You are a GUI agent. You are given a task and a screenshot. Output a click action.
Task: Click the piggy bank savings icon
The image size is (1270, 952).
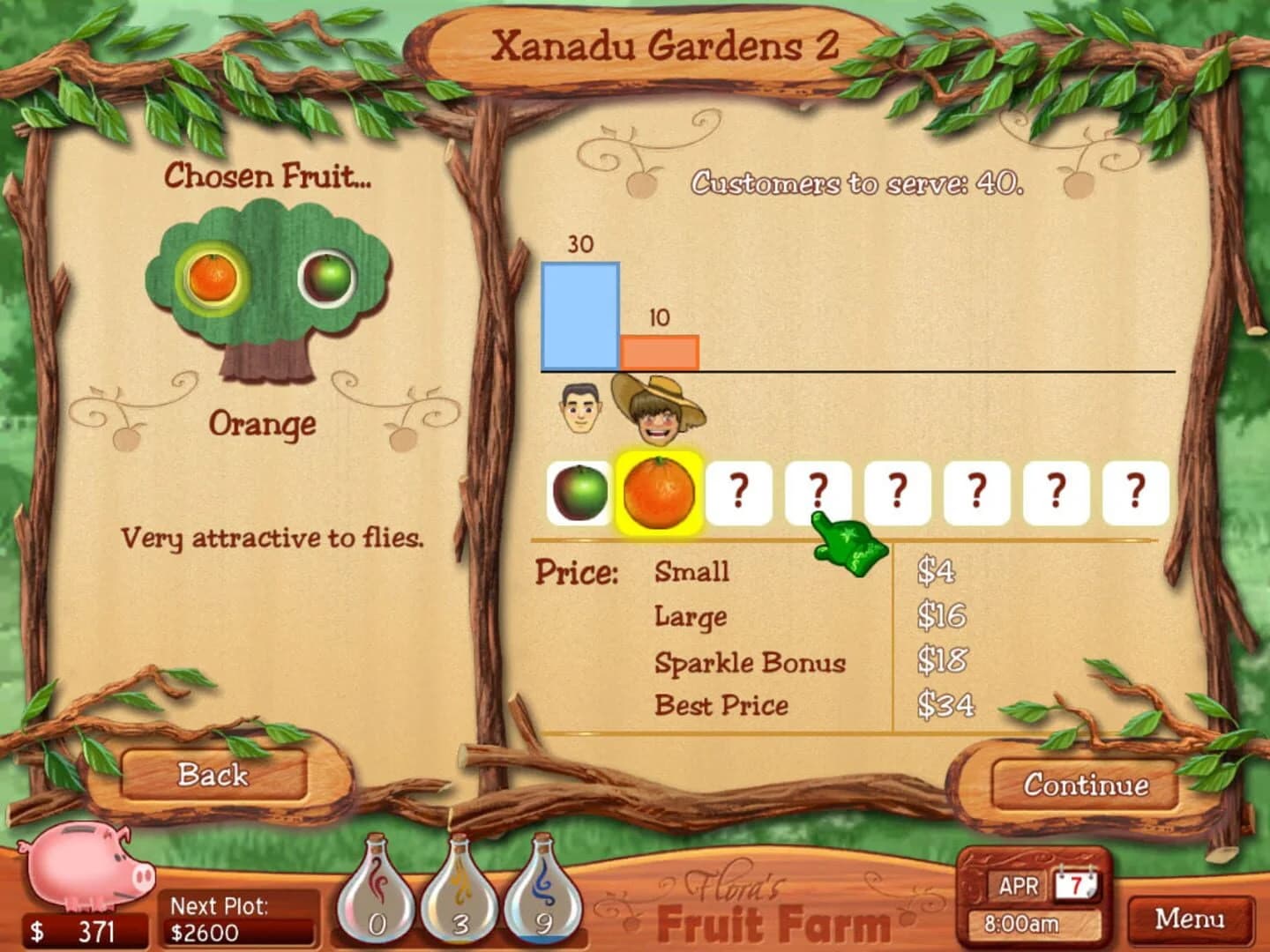coord(84,868)
